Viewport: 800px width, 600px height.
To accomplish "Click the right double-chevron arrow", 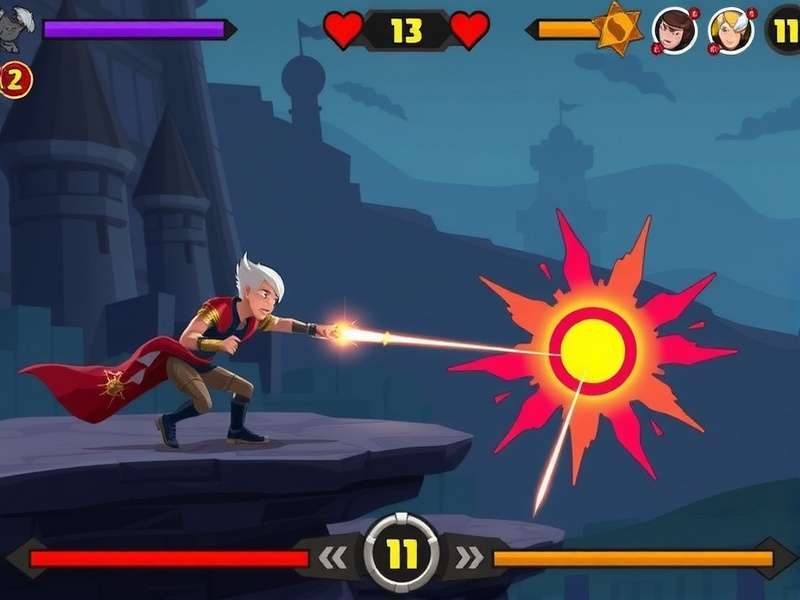I will [468, 557].
